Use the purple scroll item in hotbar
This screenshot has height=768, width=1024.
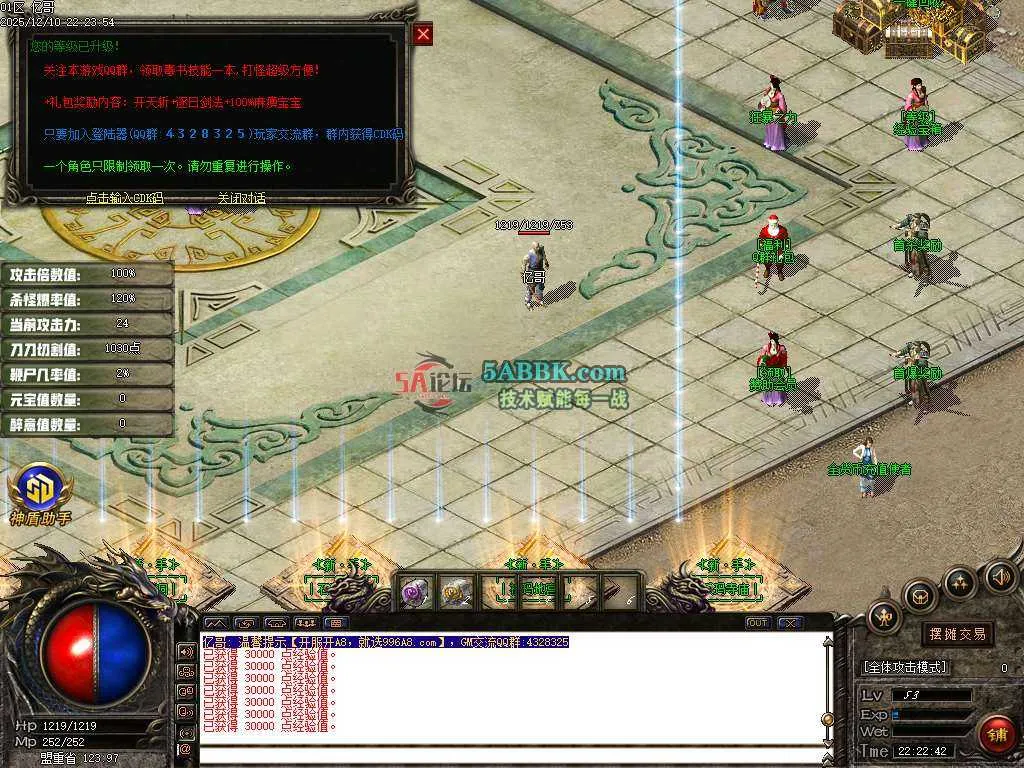pyautogui.click(x=415, y=592)
